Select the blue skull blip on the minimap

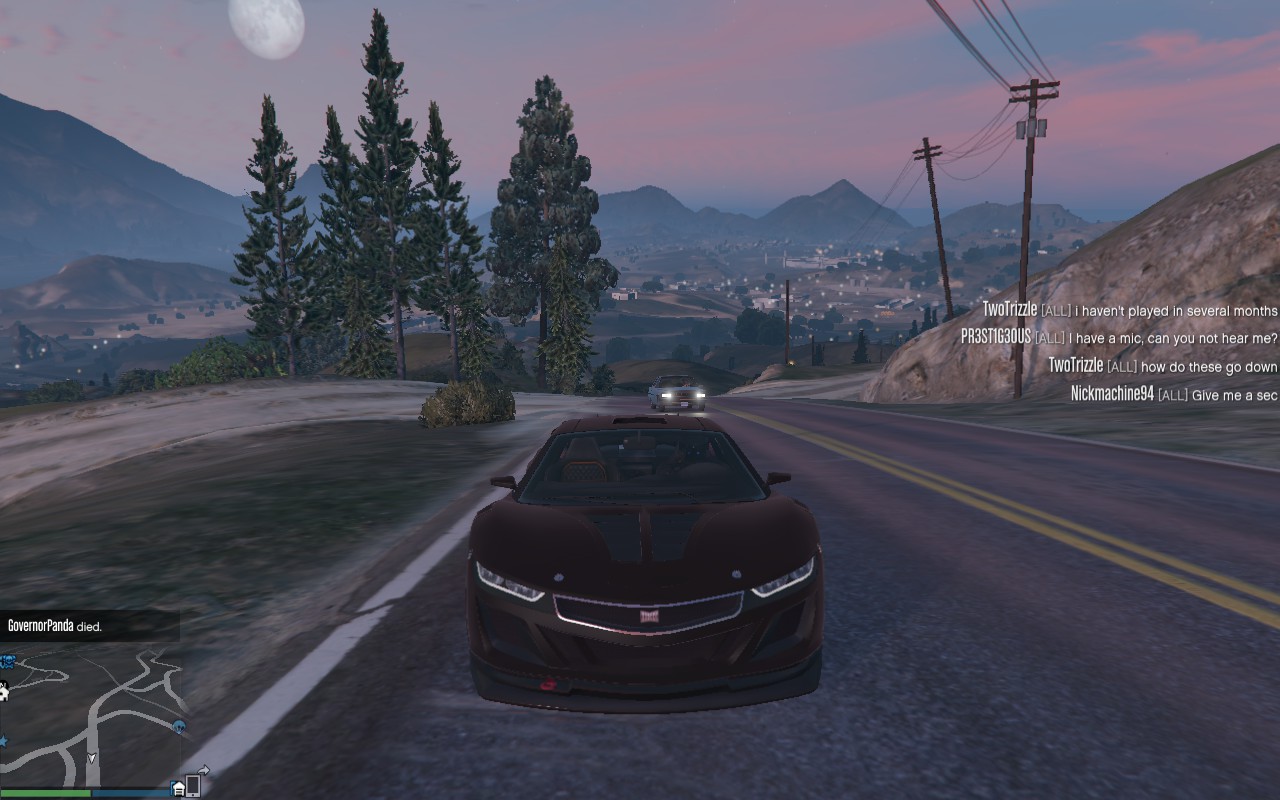7,661
